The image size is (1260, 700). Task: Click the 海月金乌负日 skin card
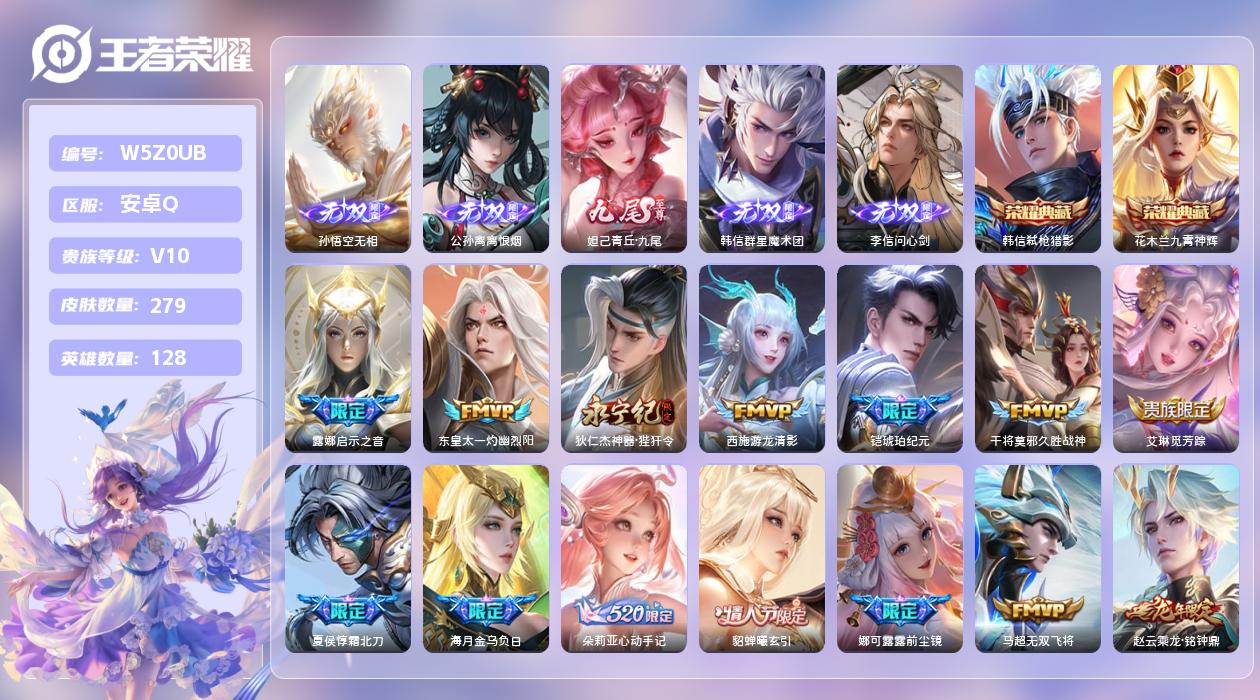coord(486,558)
